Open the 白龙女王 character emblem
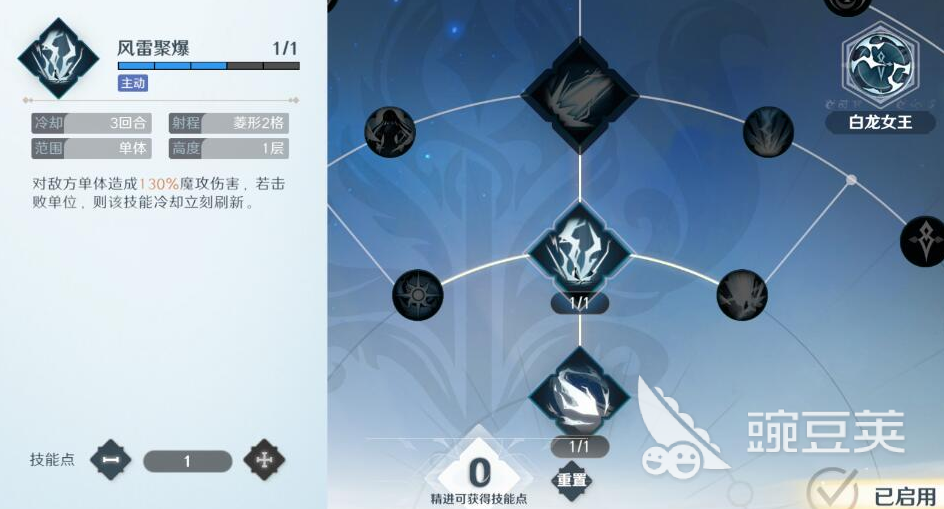This screenshot has height=509, width=944. 880,66
